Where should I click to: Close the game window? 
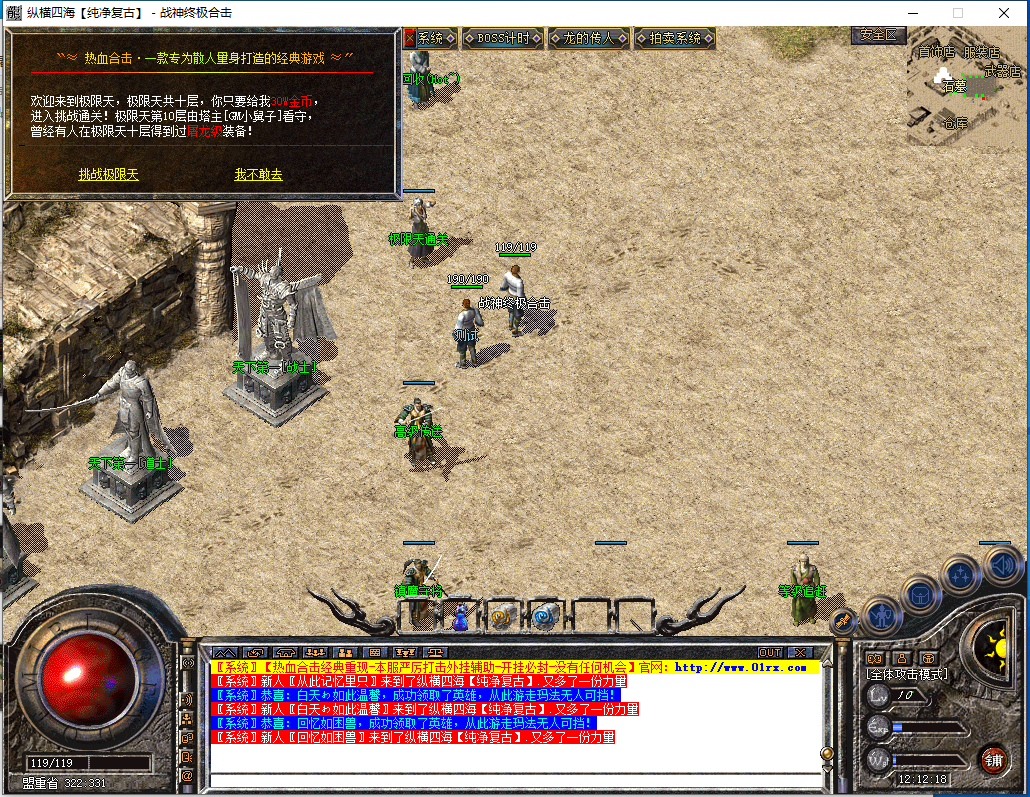[1004, 13]
